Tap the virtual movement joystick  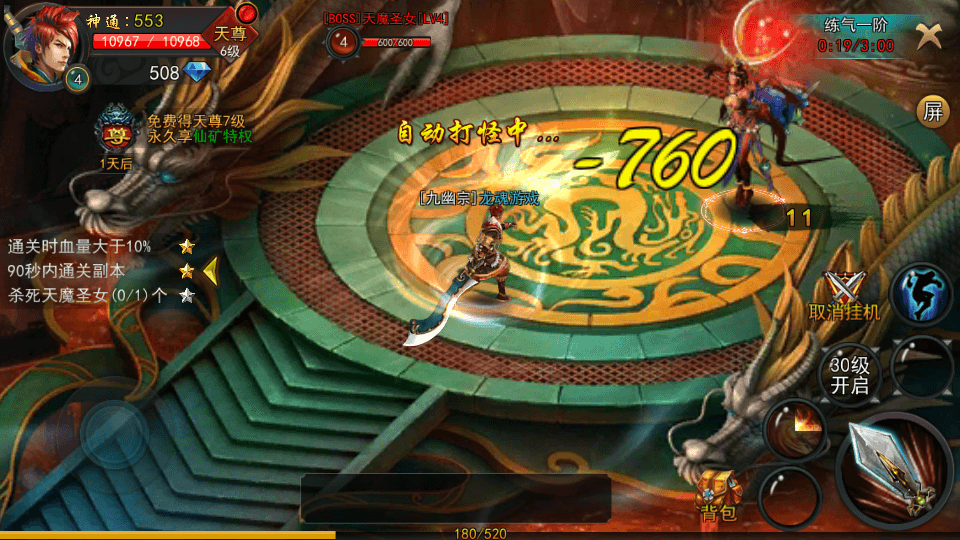coord(114,431)
